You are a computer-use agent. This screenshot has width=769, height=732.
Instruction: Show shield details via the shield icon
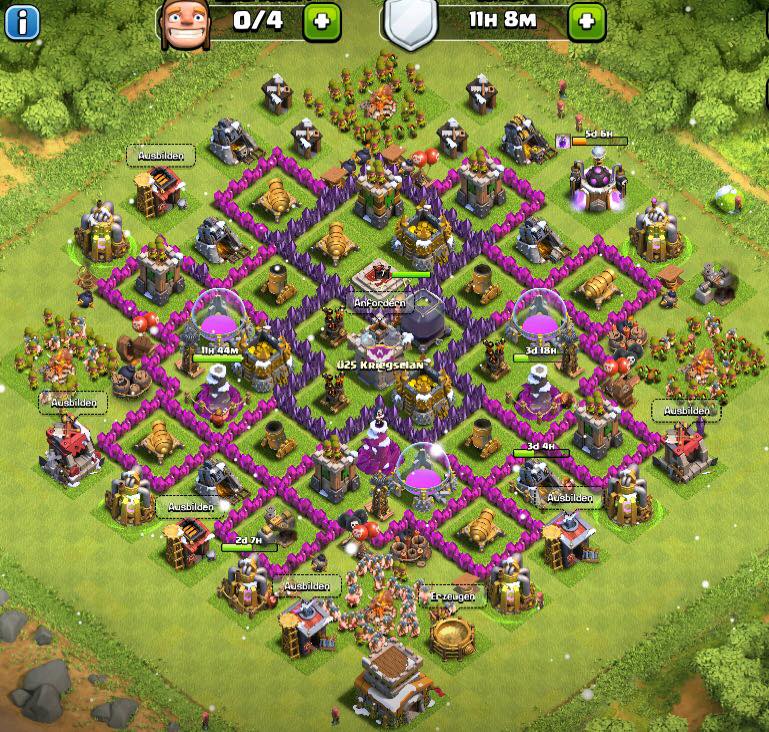point(406,24)
